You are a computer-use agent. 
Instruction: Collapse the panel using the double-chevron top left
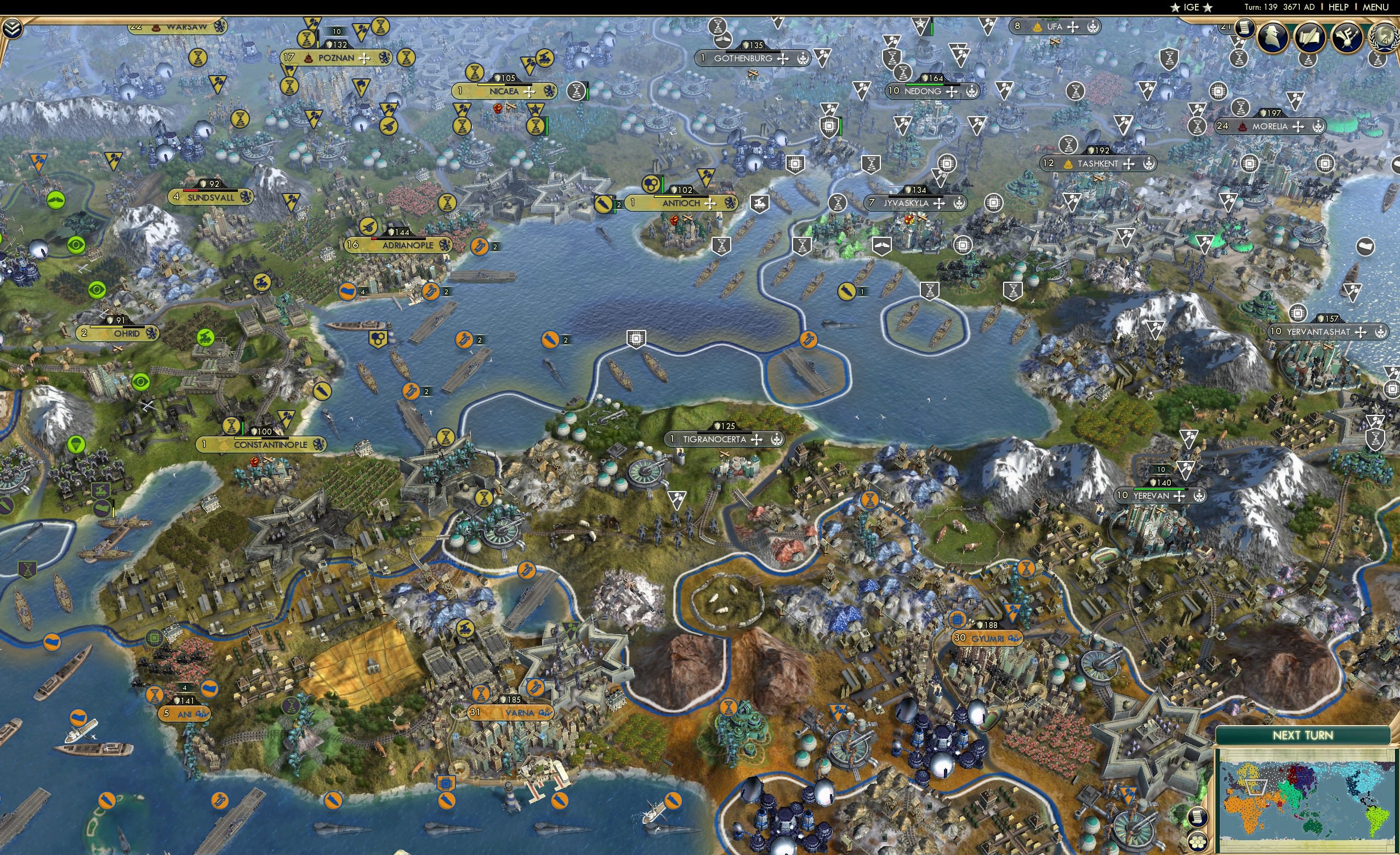pyautogui.click(x=13, y=29)
